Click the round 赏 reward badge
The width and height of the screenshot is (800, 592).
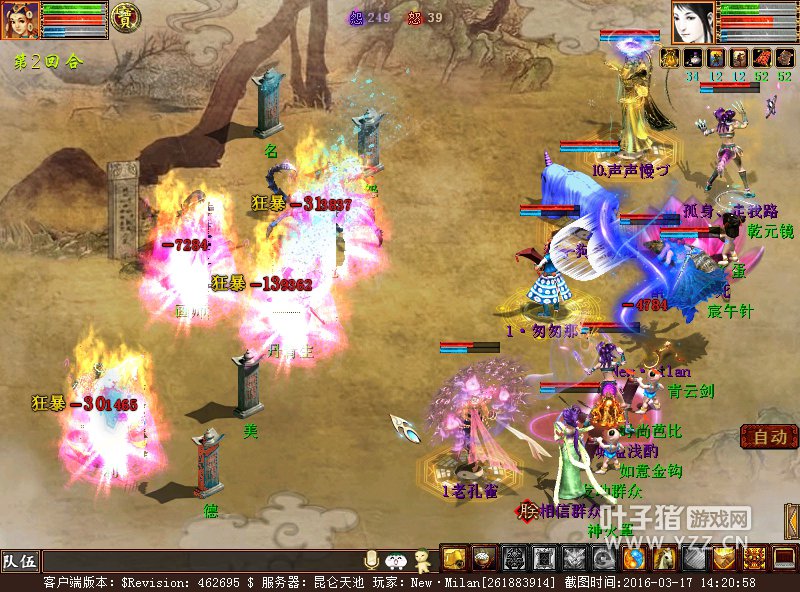[124, 19]
